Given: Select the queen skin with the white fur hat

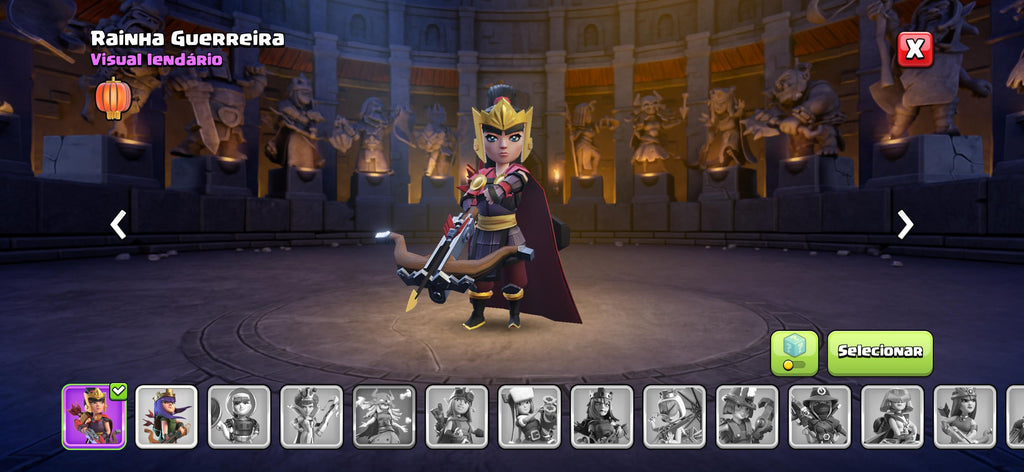Looking at the screenshot, I should tap(530, 416).
